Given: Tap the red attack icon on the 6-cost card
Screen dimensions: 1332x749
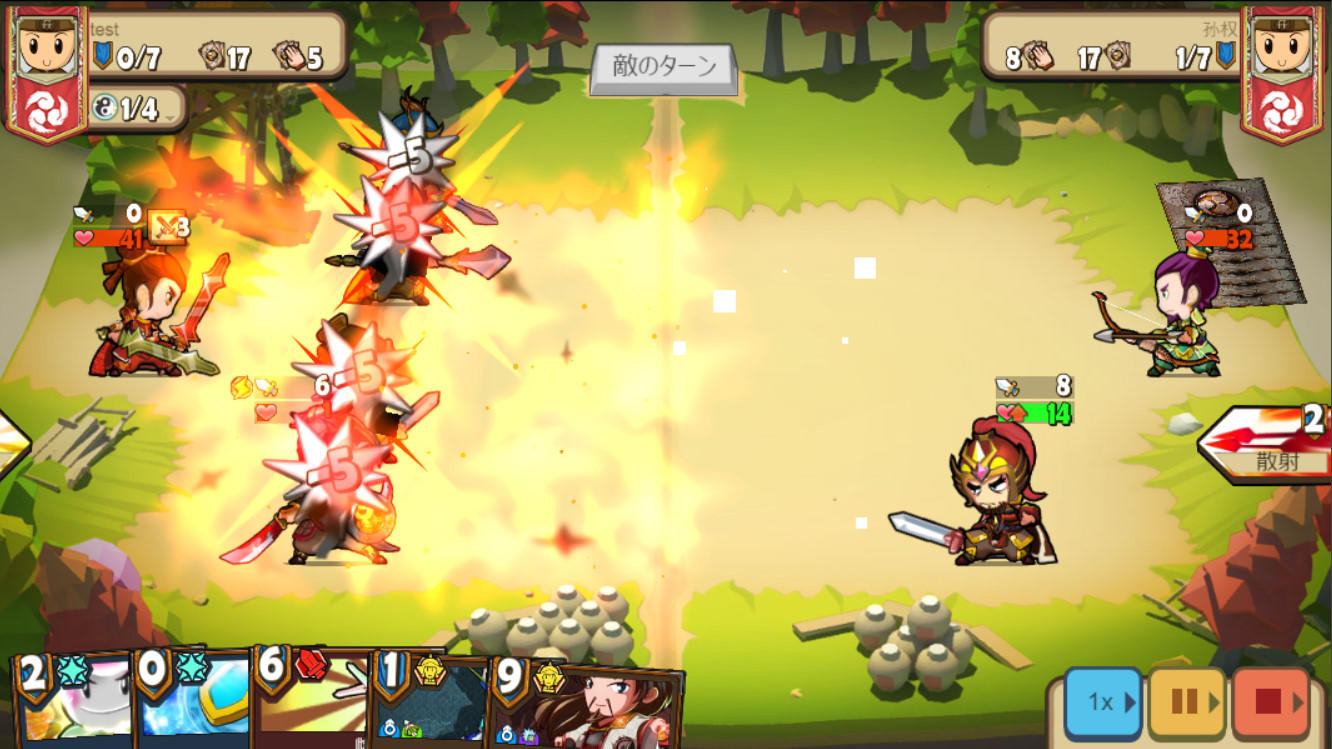Looking at the screenshot, I should tap(310, 667).
